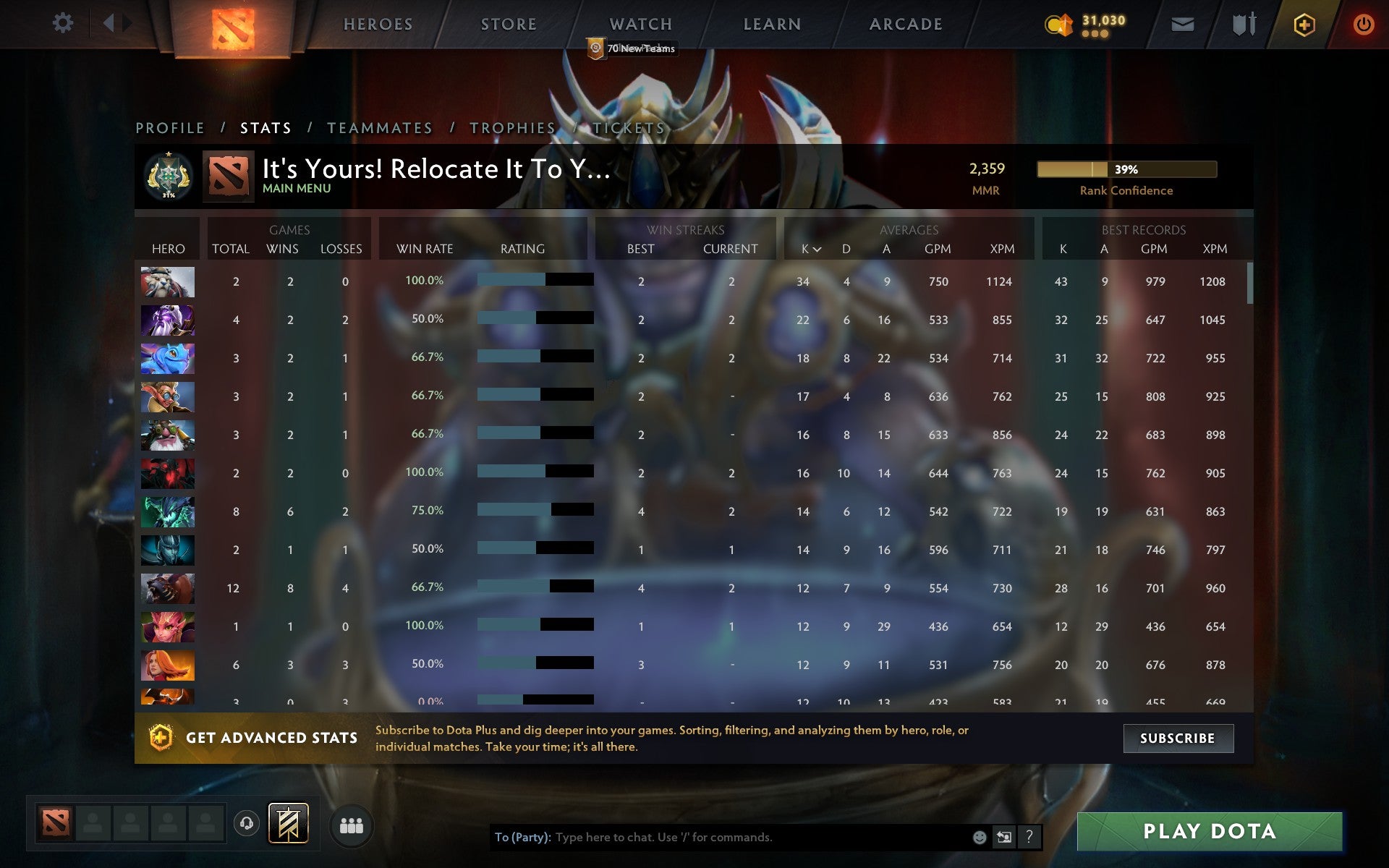Image resolution: width=1389 pixels, height=868 pixels.
Task: Click the chat help question mark toggle
Action: [x=1029, y=838]
